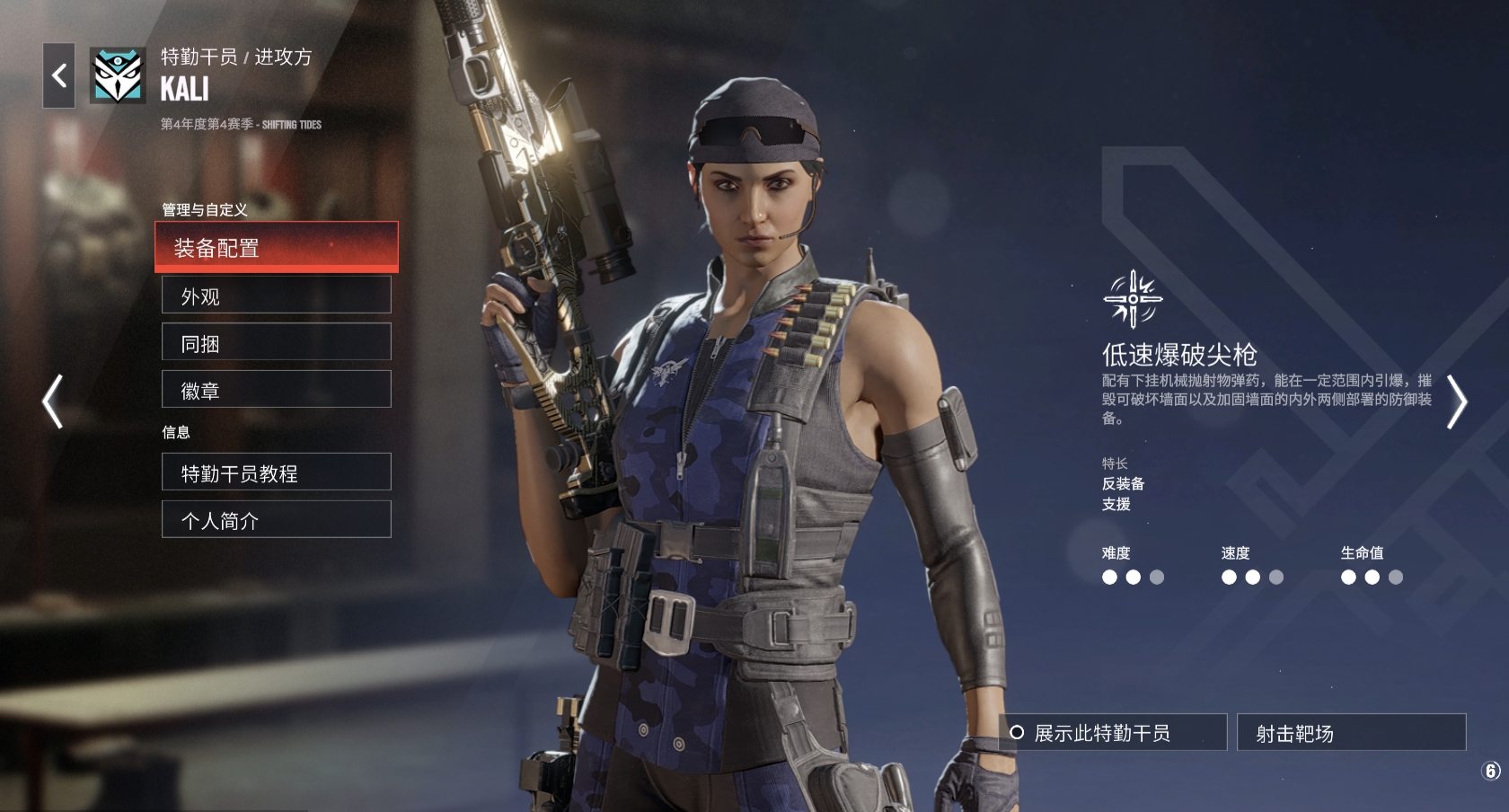
Task: Open the 装备配置 loadout menu
Action: click(276, 247)
